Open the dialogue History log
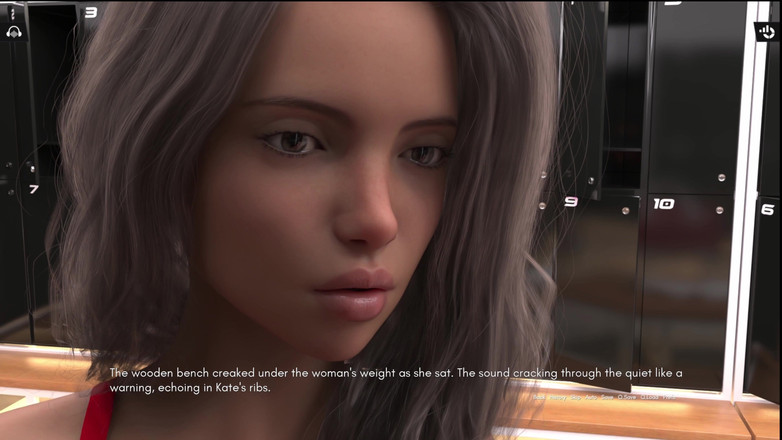 click(x=558, y=397)
